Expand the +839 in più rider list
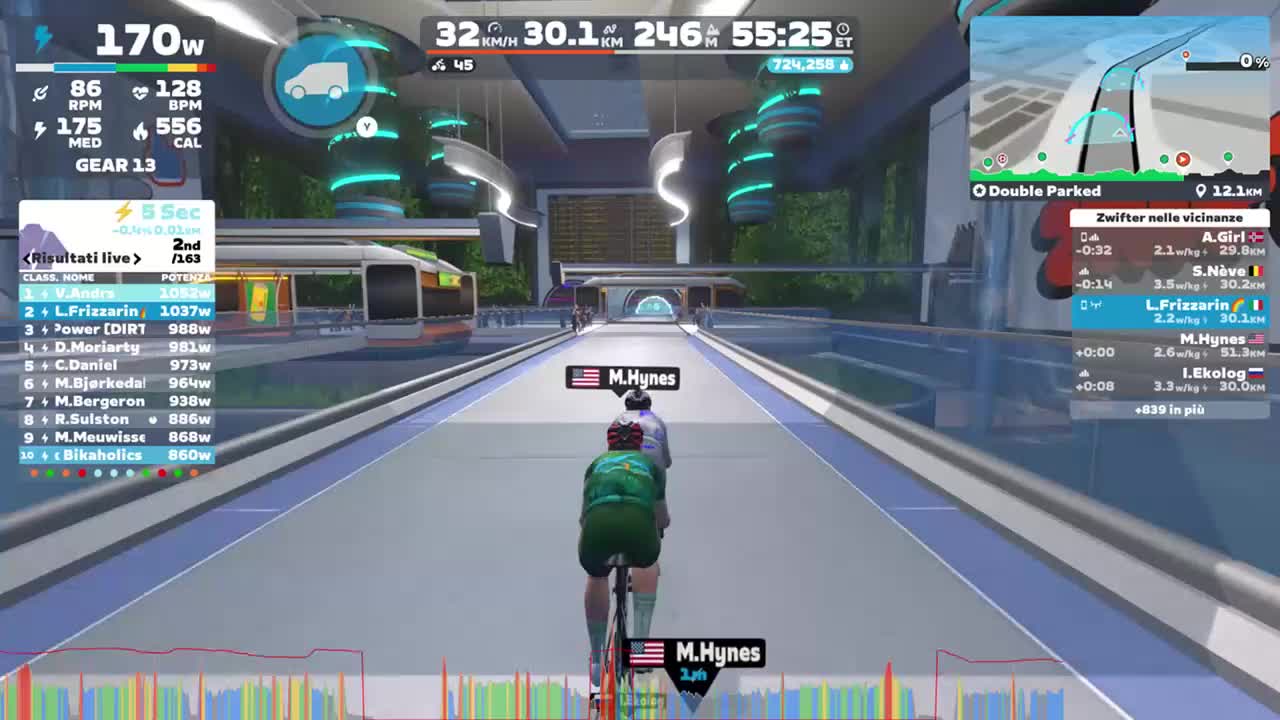 pyautogui.click(x=1168, y=412)
